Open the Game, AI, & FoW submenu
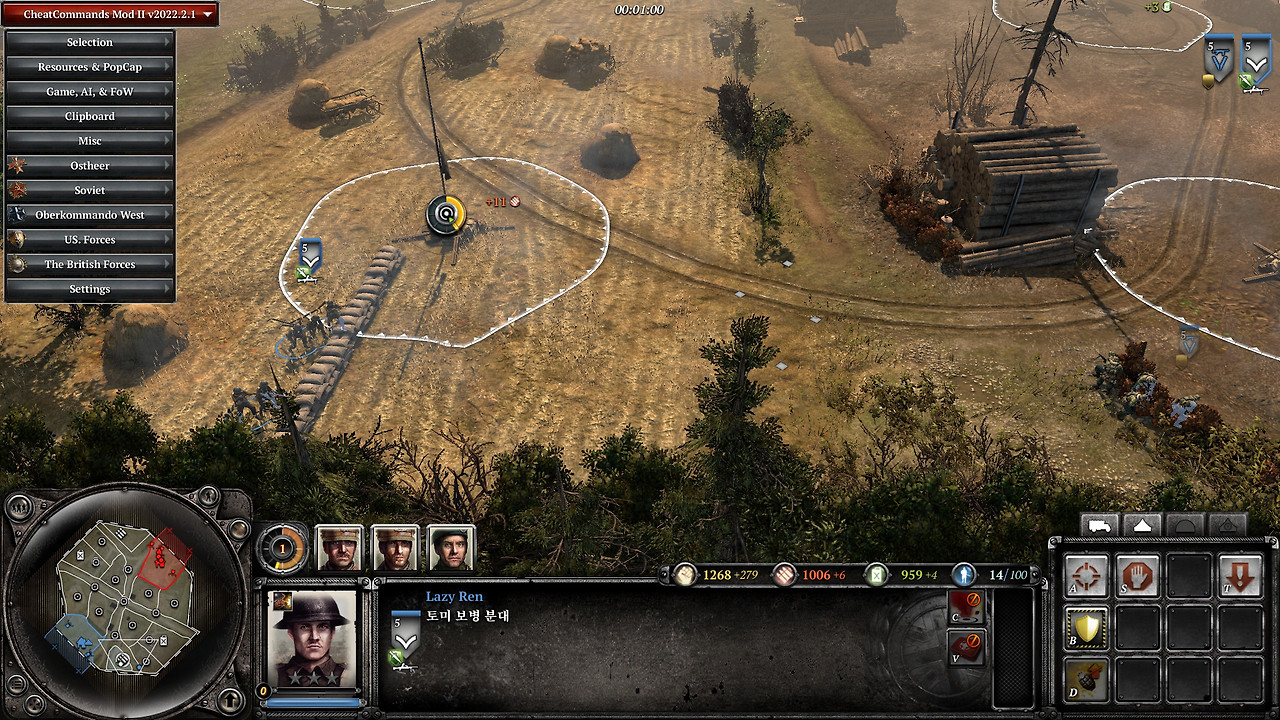Screen dimensions: 1280x720 coord(90,92)
